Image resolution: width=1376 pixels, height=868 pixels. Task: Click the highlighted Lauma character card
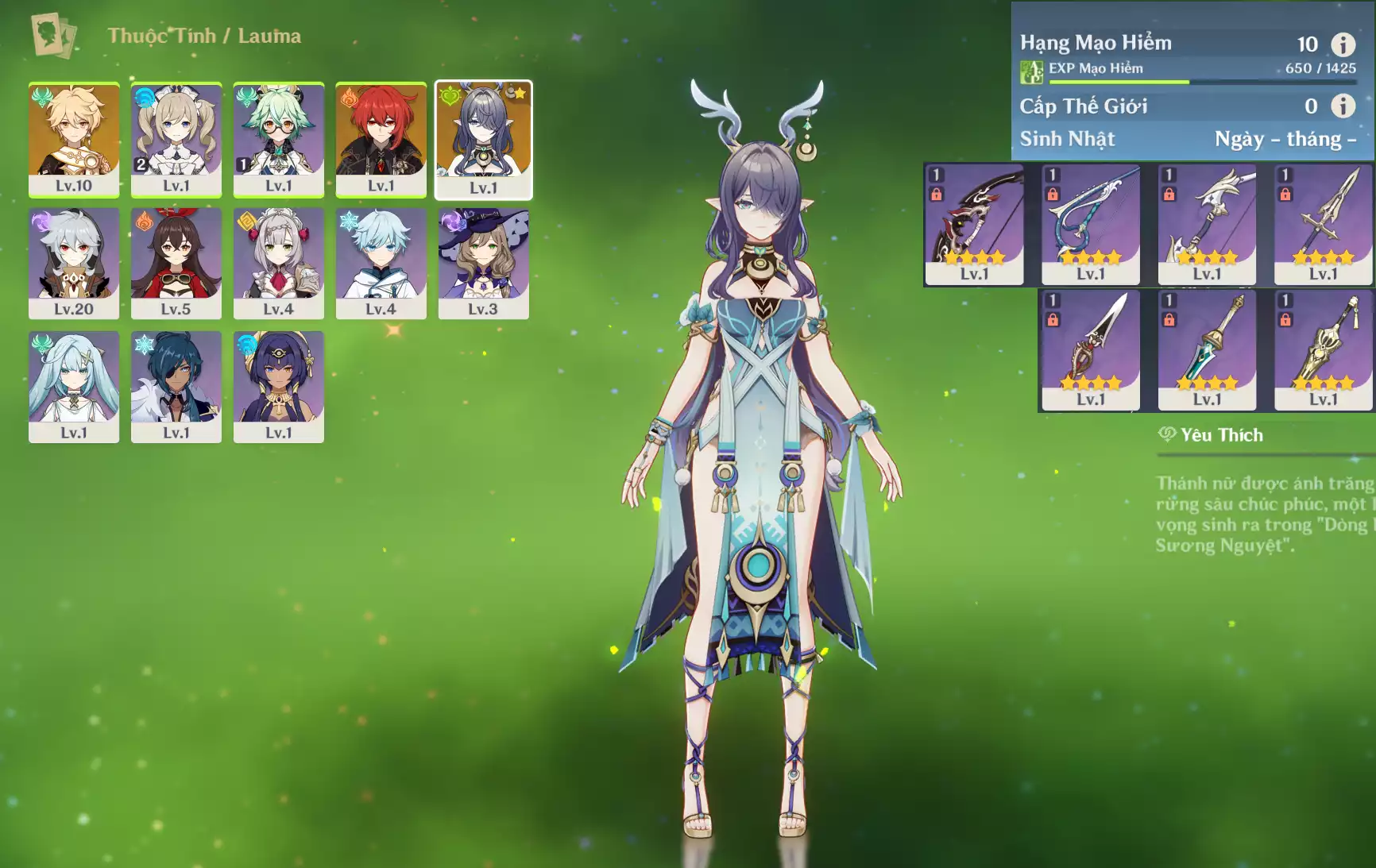point(483,139)
